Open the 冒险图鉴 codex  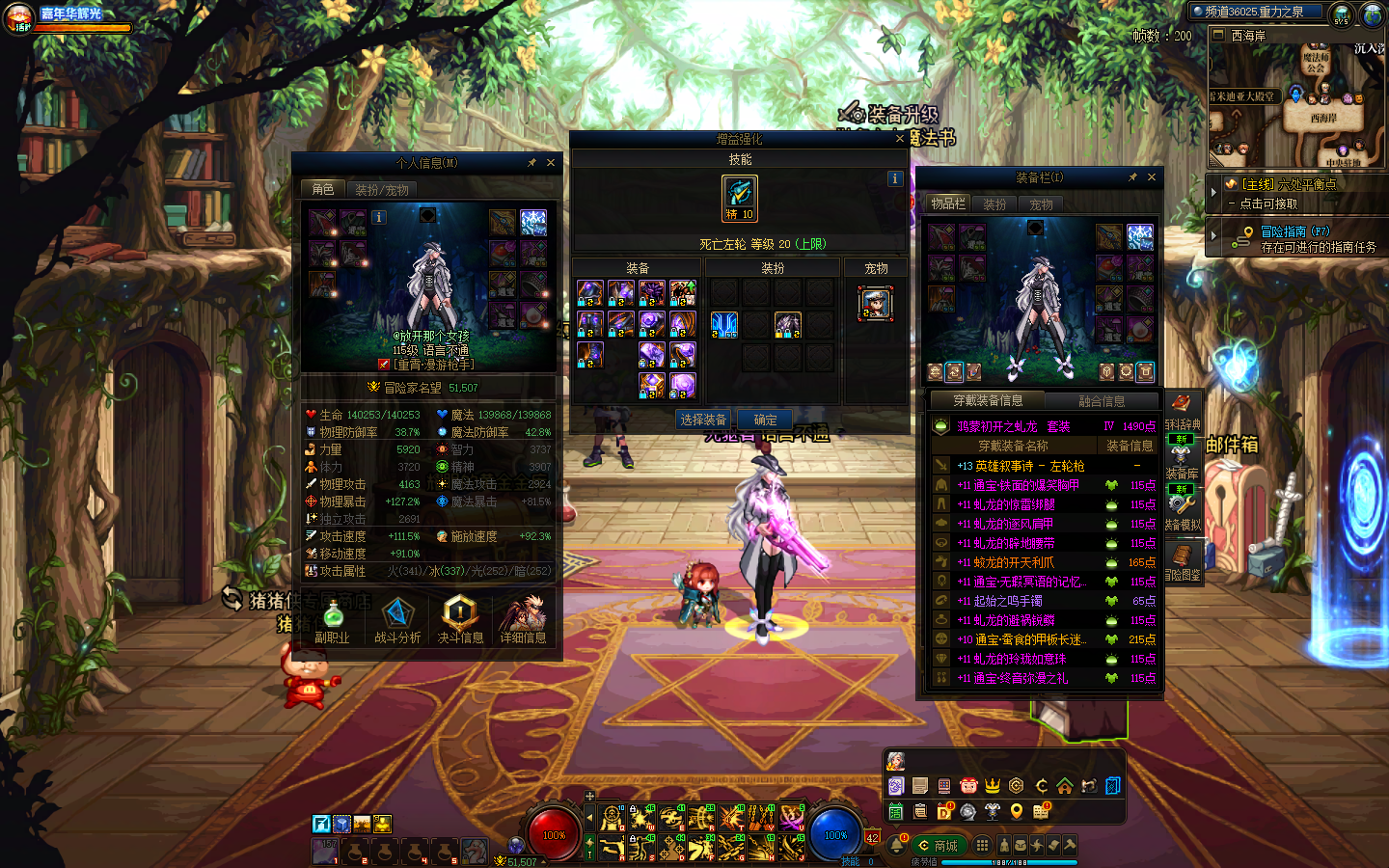(x=1182, y=560)
